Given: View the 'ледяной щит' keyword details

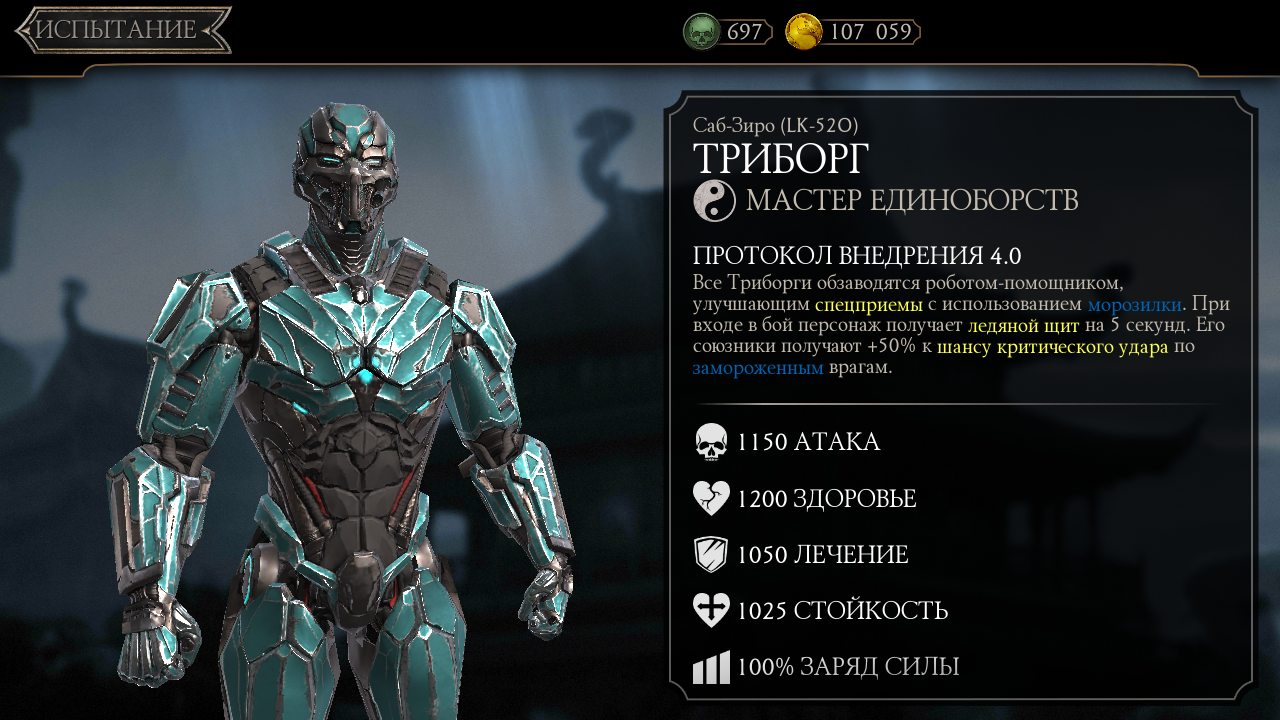Looking at the screenshot, I should point(1023,326).
